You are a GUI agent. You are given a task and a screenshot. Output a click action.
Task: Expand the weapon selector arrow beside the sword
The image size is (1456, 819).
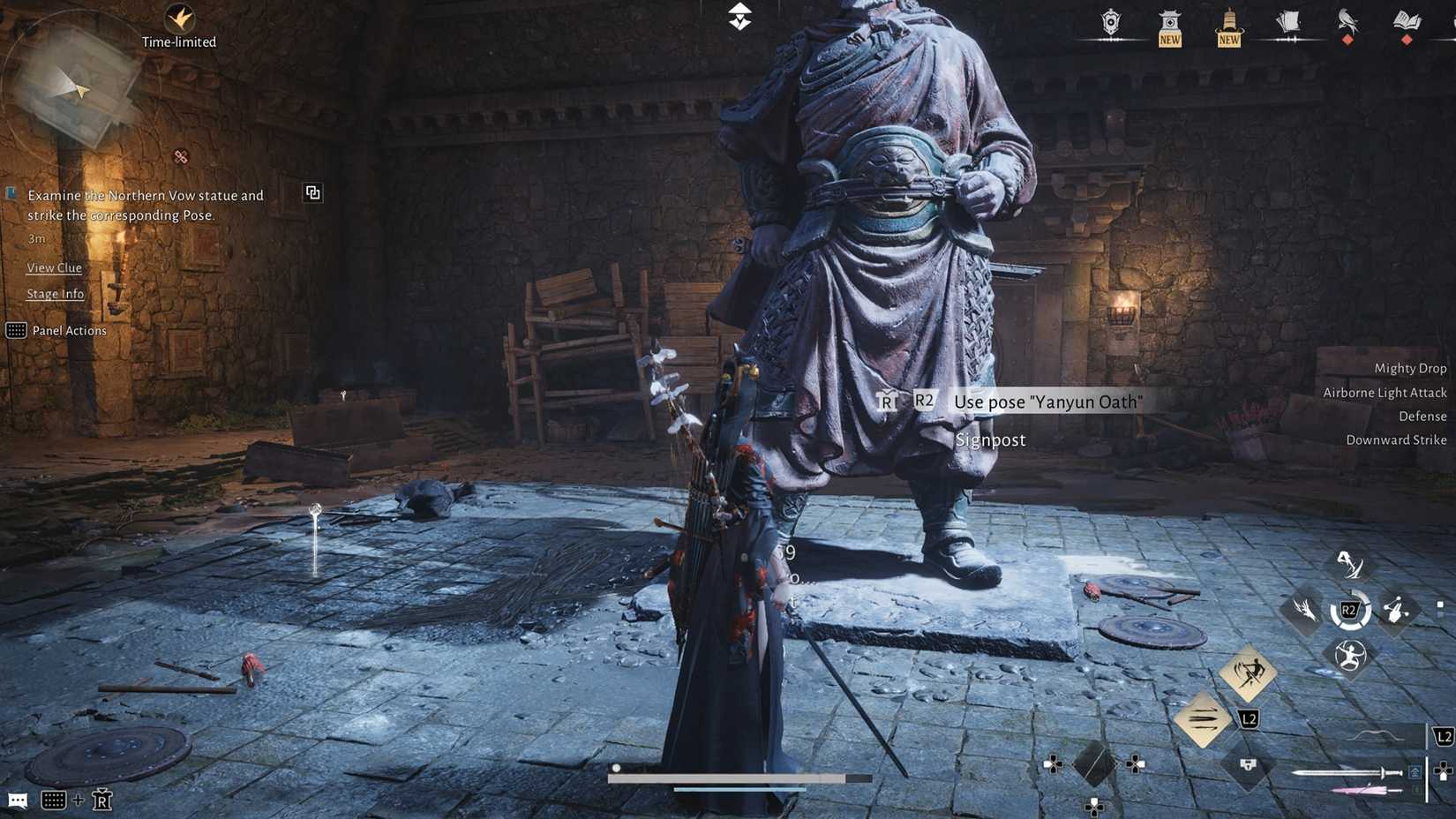pyautogui.click(x=1414, y=770)
